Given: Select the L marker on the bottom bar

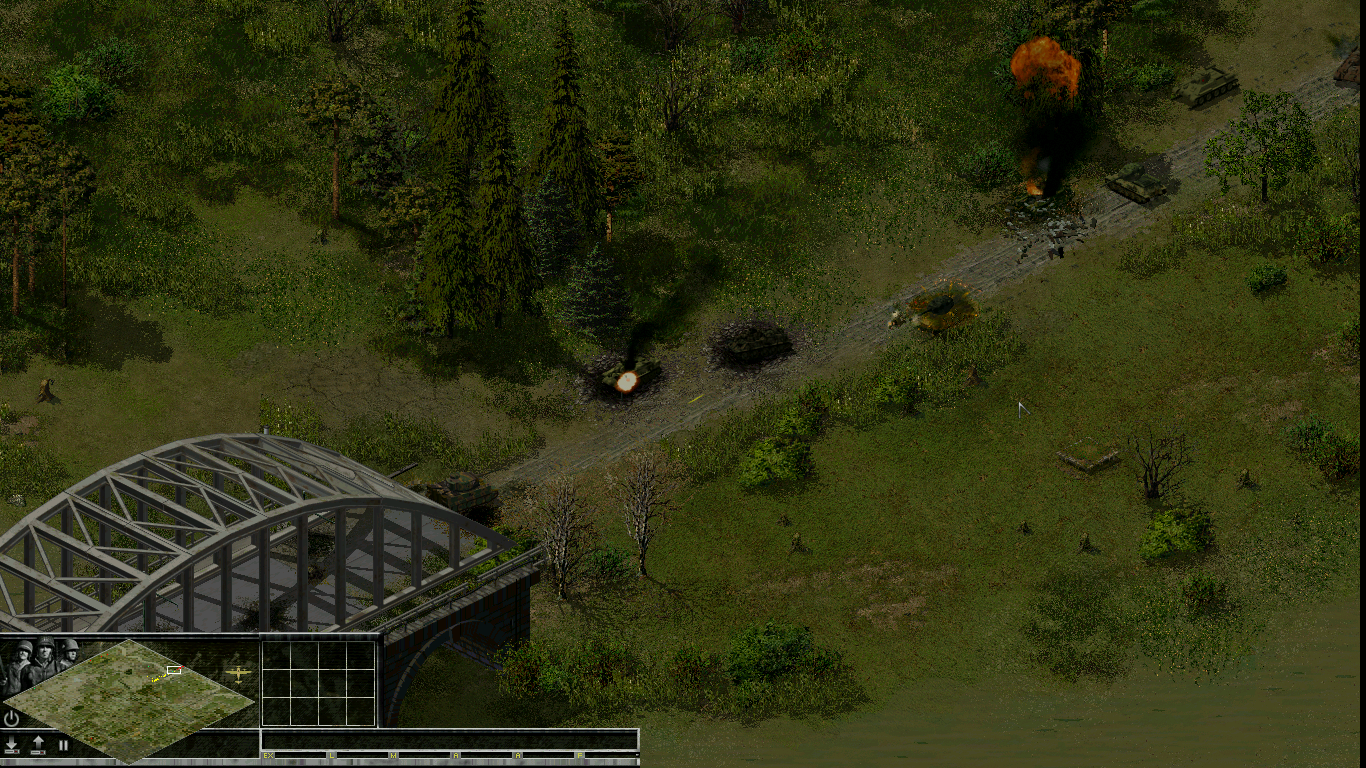Looking at the screenshot, I should tap(331, 755).
